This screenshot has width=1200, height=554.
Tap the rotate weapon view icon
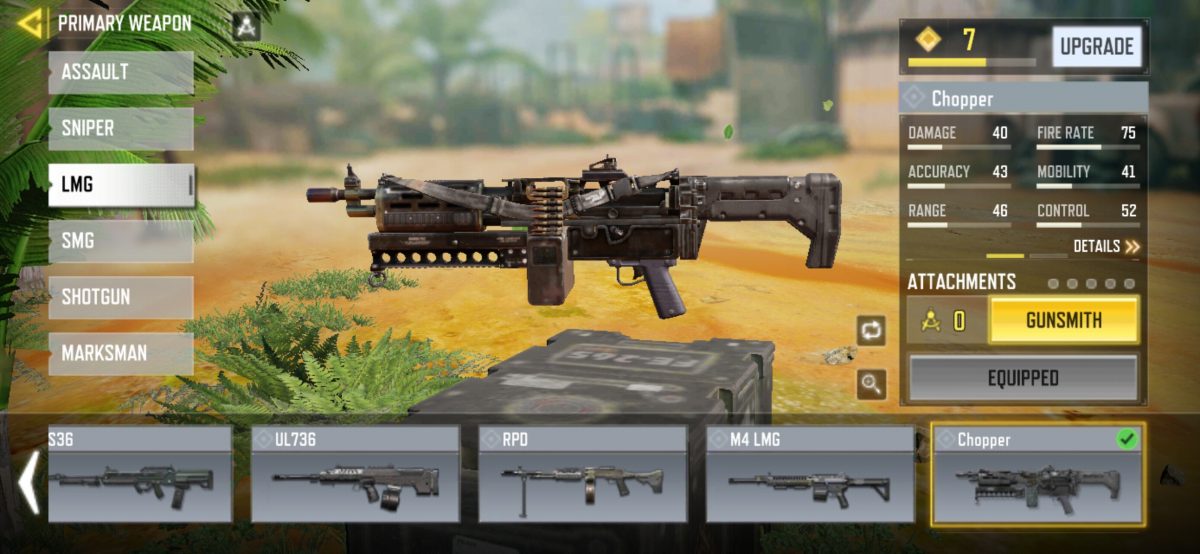(871, 331)
